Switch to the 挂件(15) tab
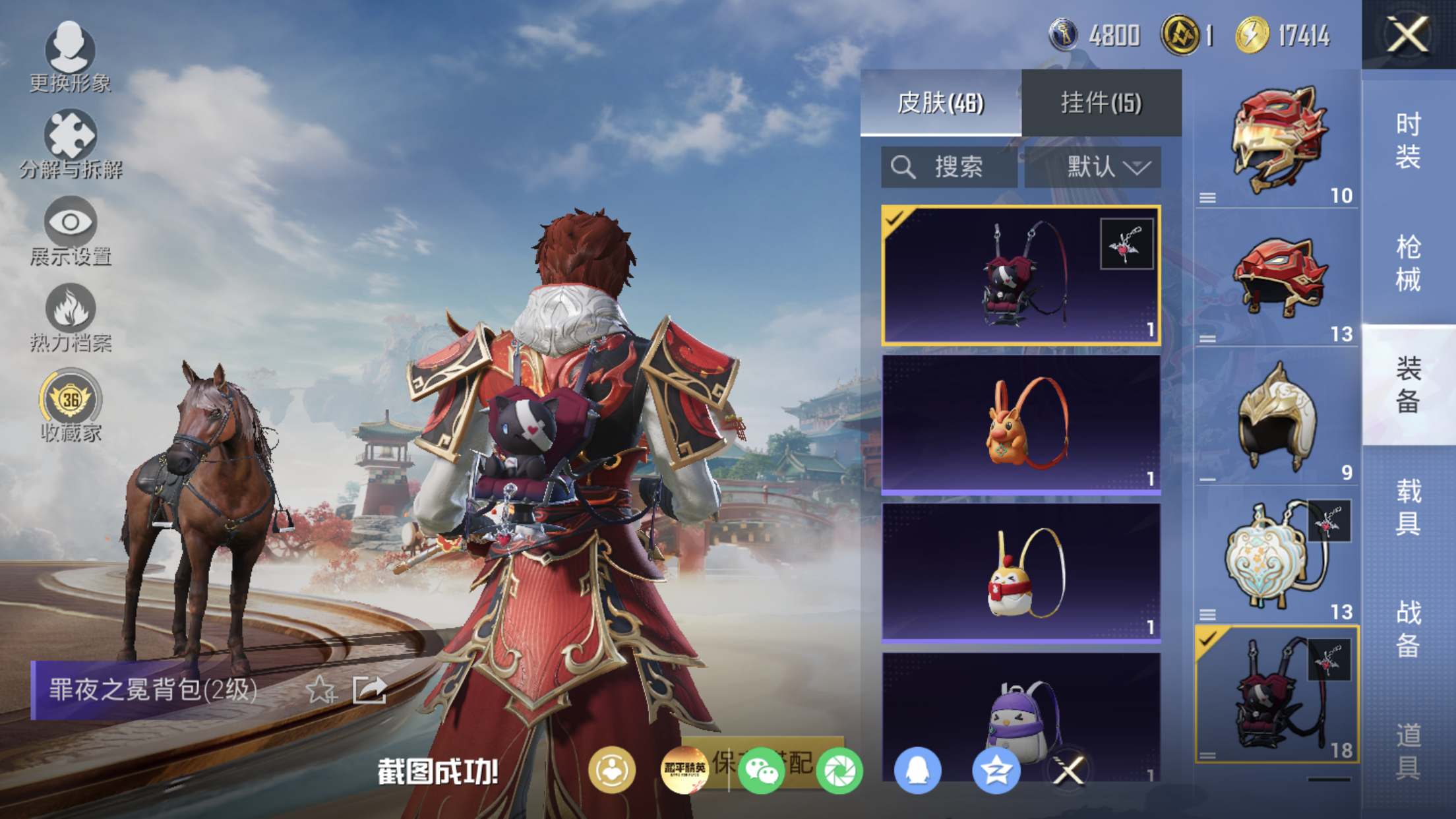 pos(1101,103)
